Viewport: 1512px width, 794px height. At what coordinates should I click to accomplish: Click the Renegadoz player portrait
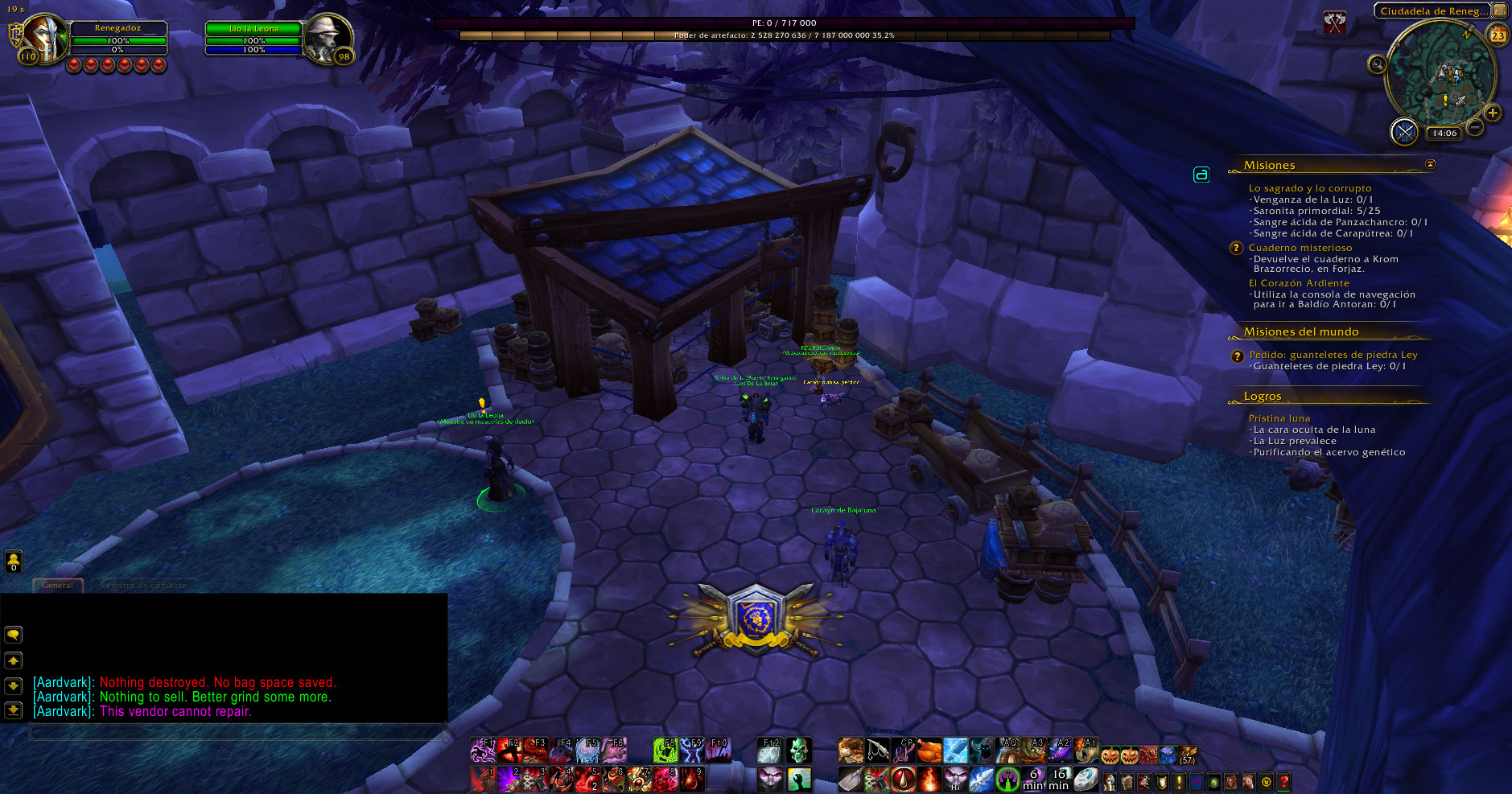(47, 38)
